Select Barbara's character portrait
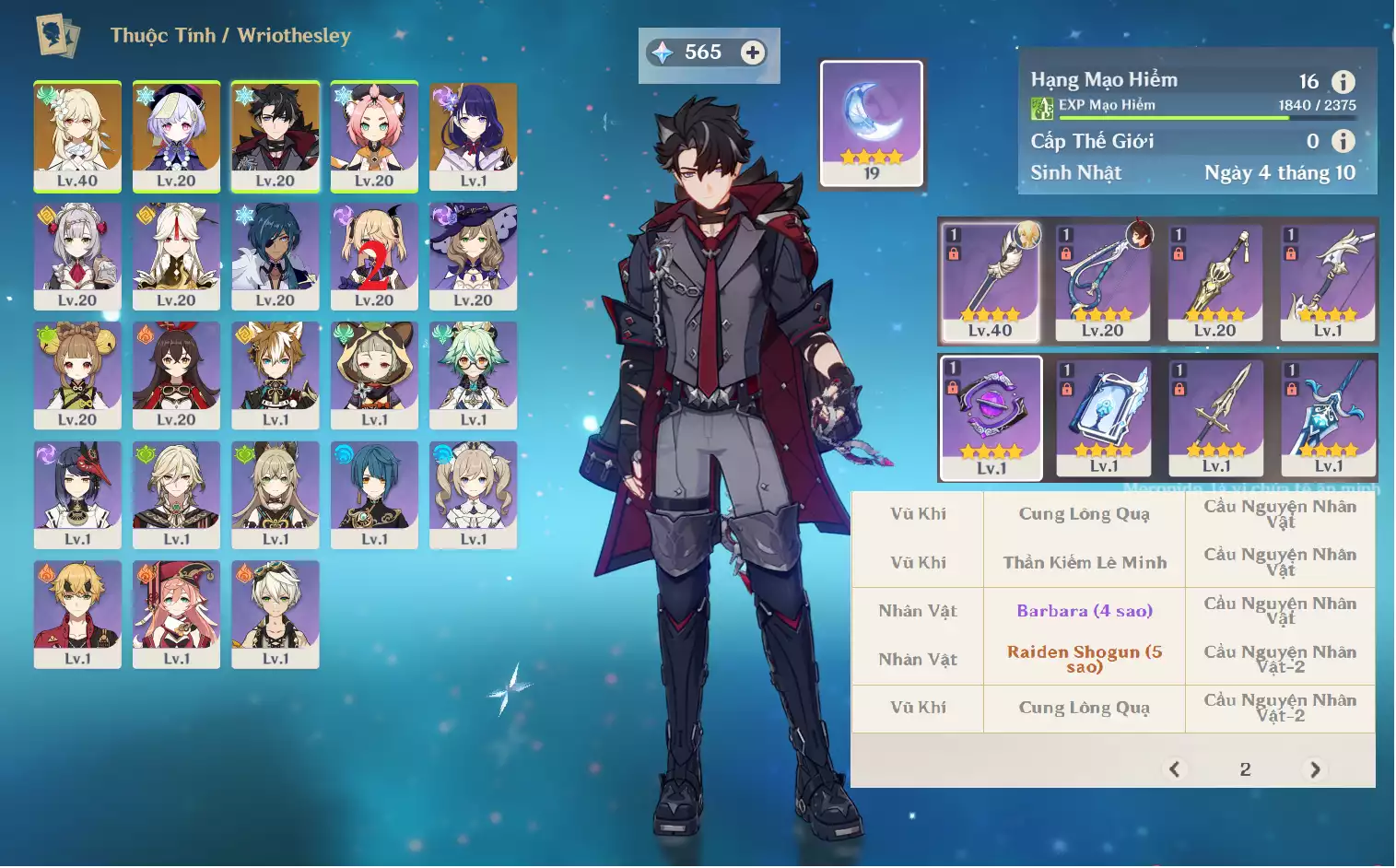Image resolution: width=1396 pixels, height=868 pixels. (473, 495)
